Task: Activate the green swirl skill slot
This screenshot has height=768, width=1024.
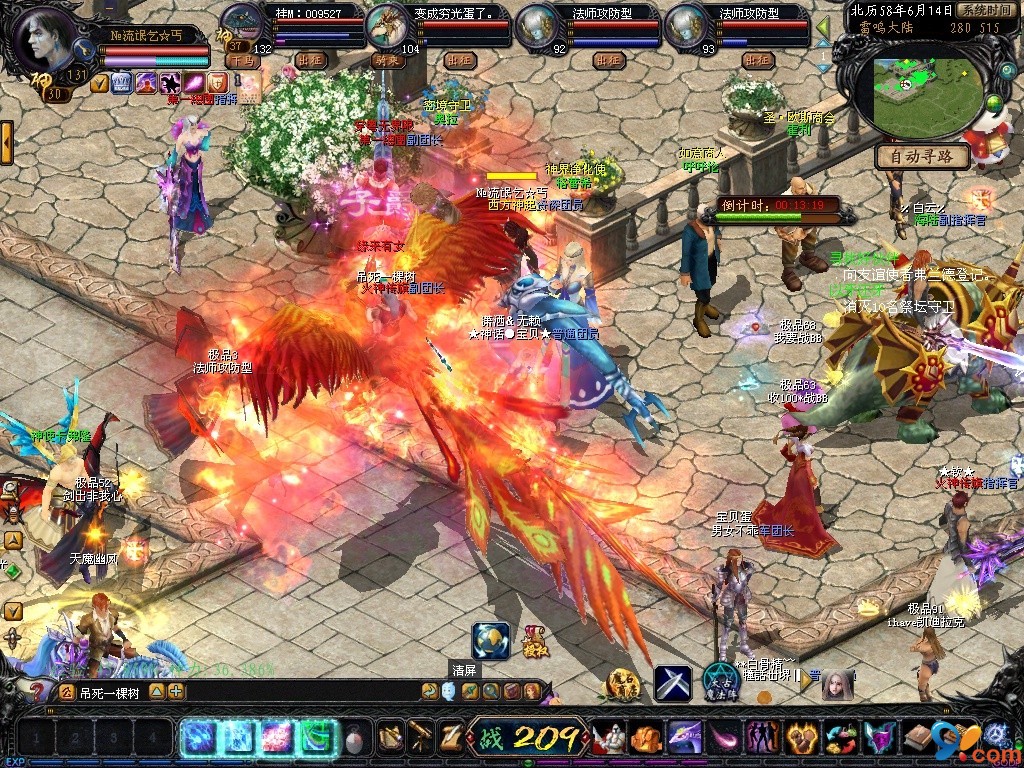Action: coord(318,738)
